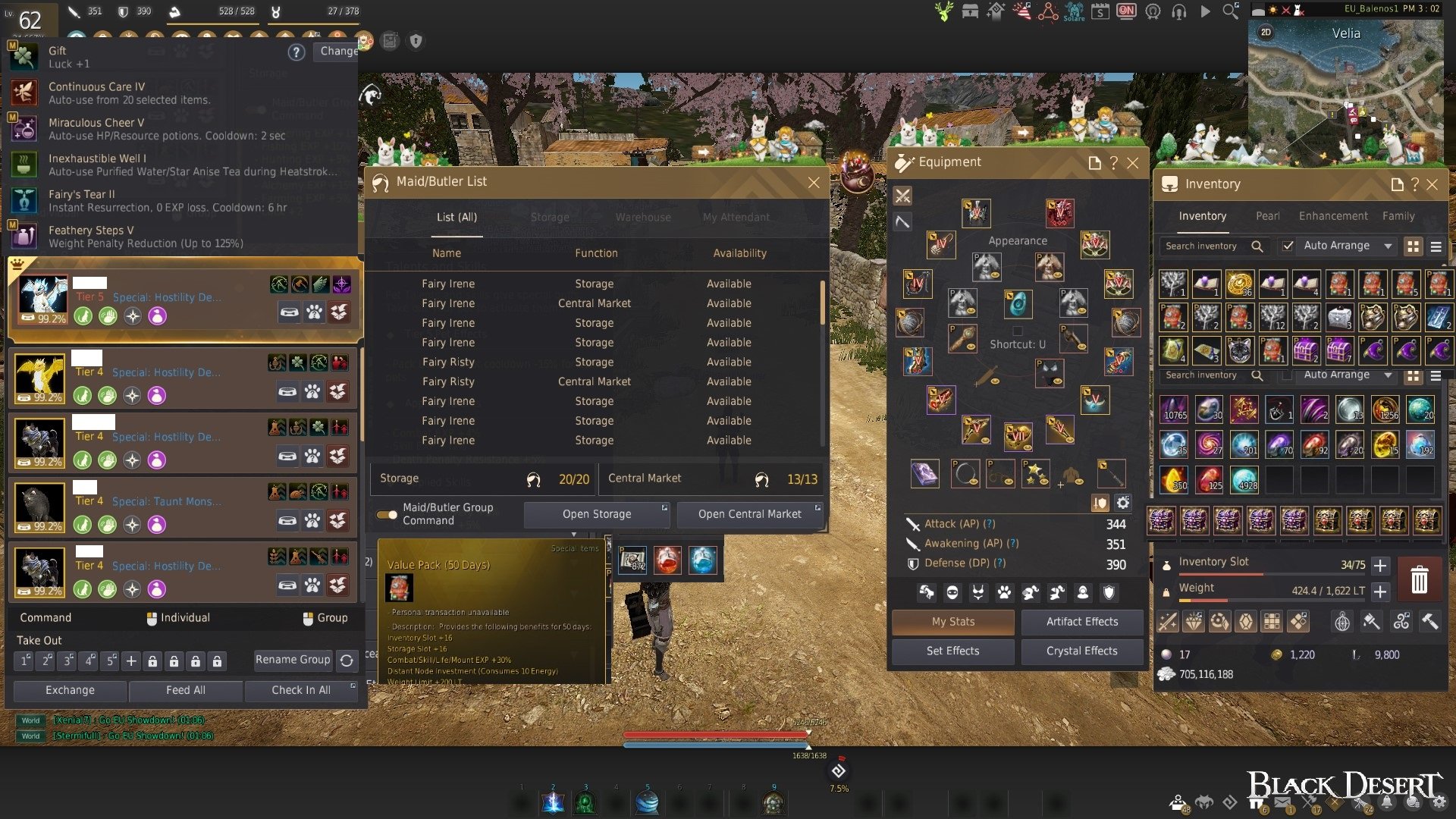
Task: Close the Maid/Butler List window
Action: [814, 183]
